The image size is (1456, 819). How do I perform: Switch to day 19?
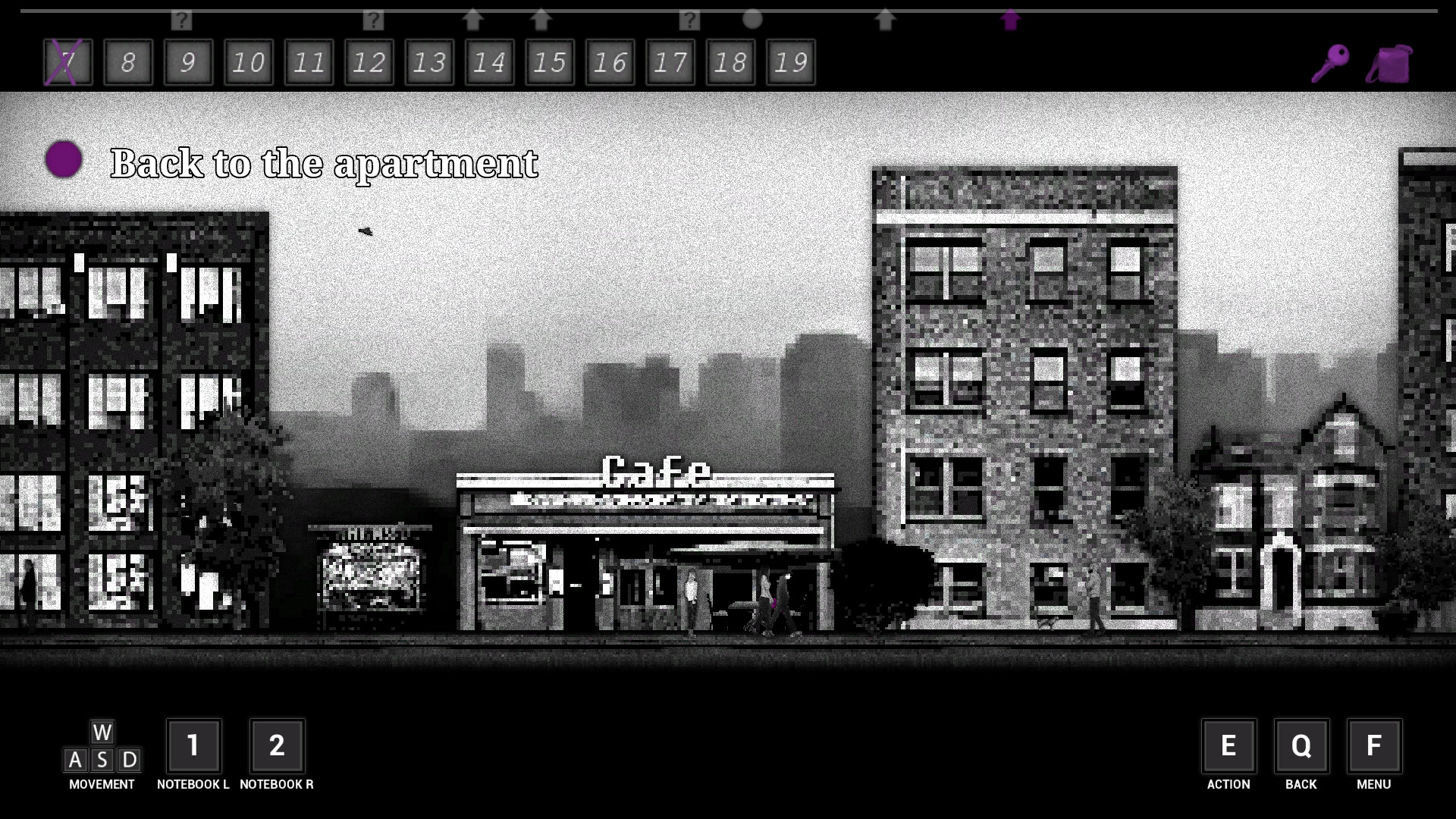coord(791,61)
